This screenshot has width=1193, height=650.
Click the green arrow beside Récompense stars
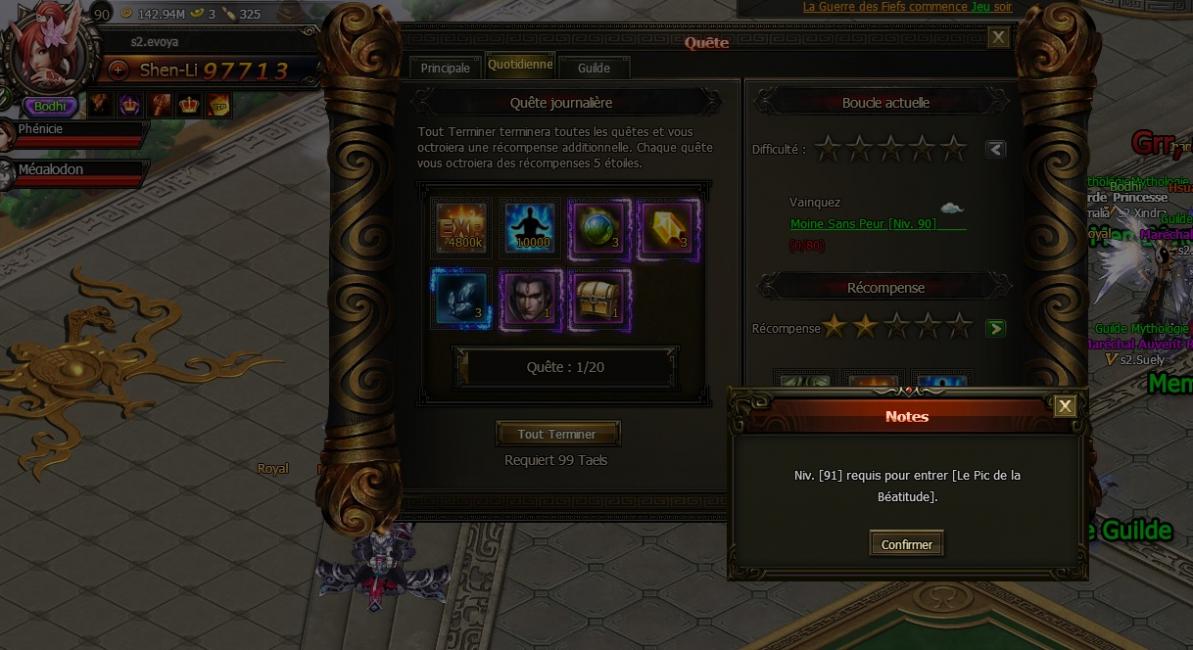(x=995, y=328)
